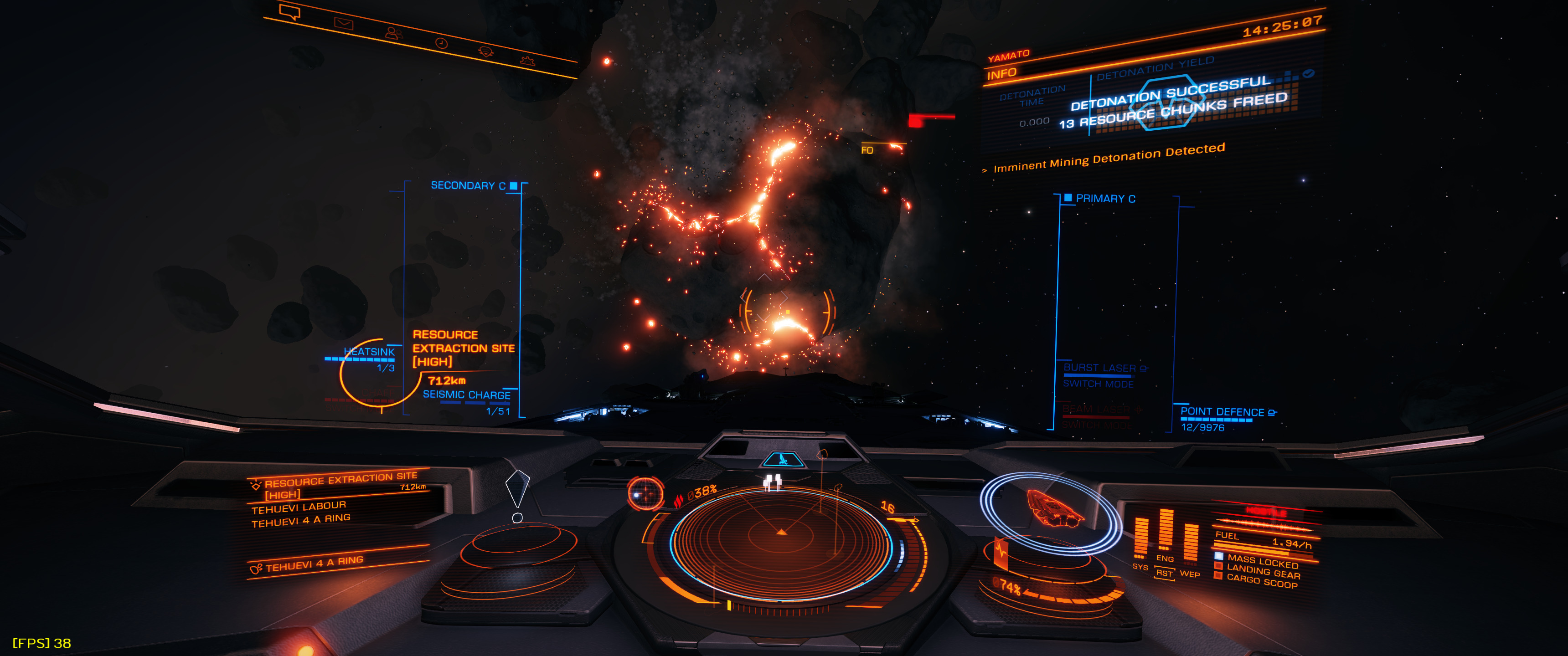
Task: Select the squadron shield emblem tab
Action: (485, 52)
